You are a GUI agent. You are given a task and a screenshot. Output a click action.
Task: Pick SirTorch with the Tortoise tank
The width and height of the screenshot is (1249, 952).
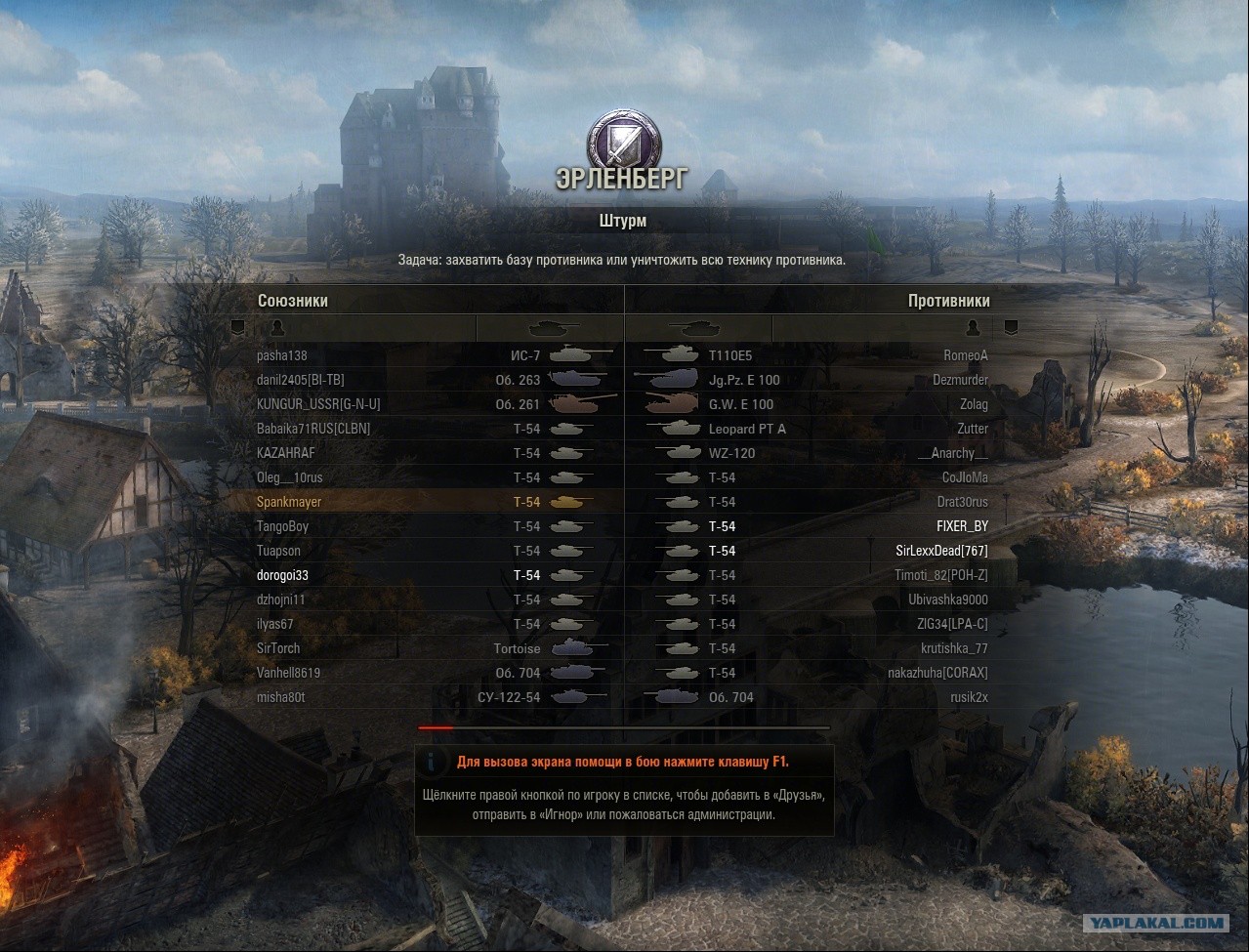(278, 648)
